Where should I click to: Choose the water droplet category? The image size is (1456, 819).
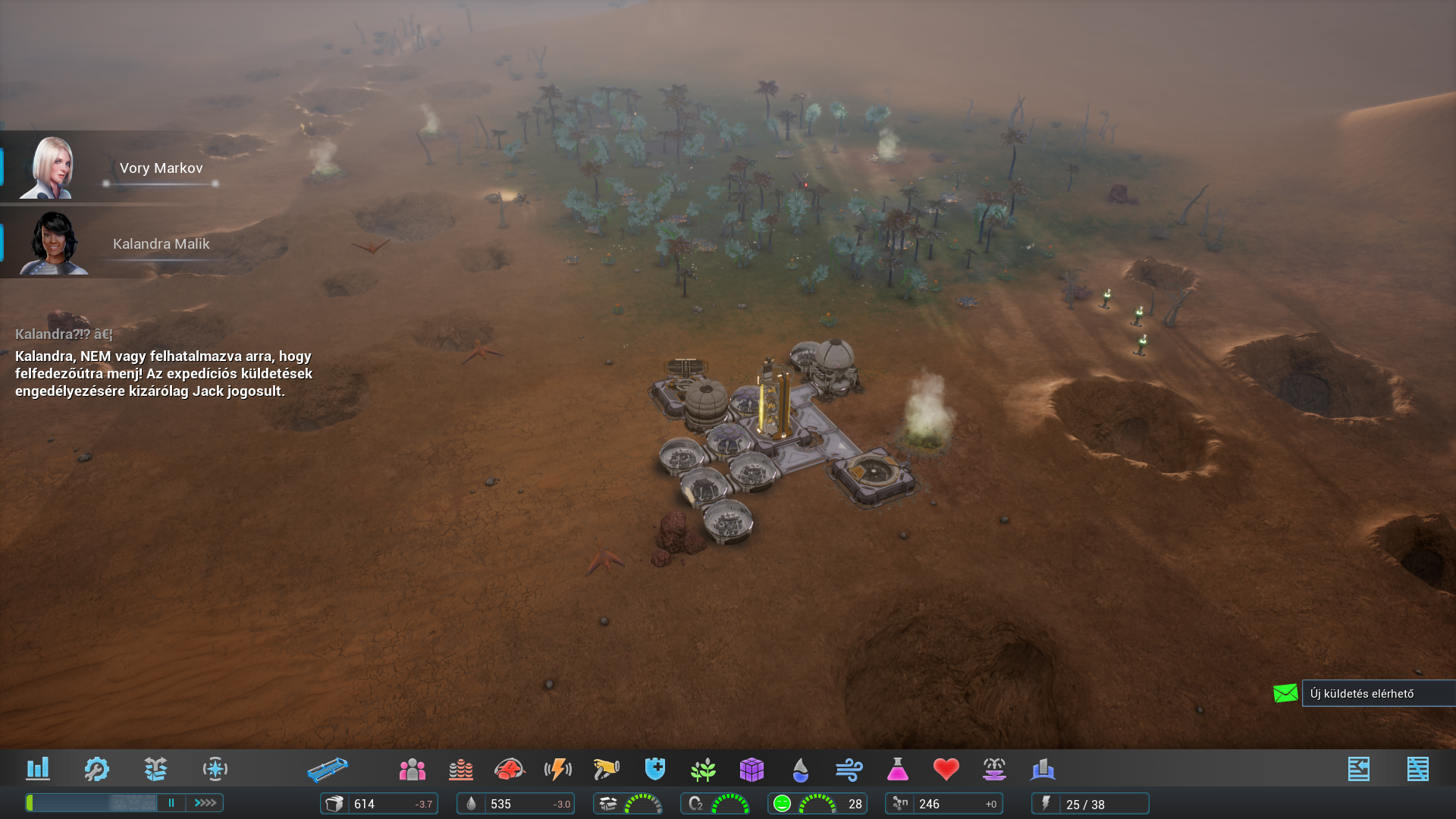800,770
